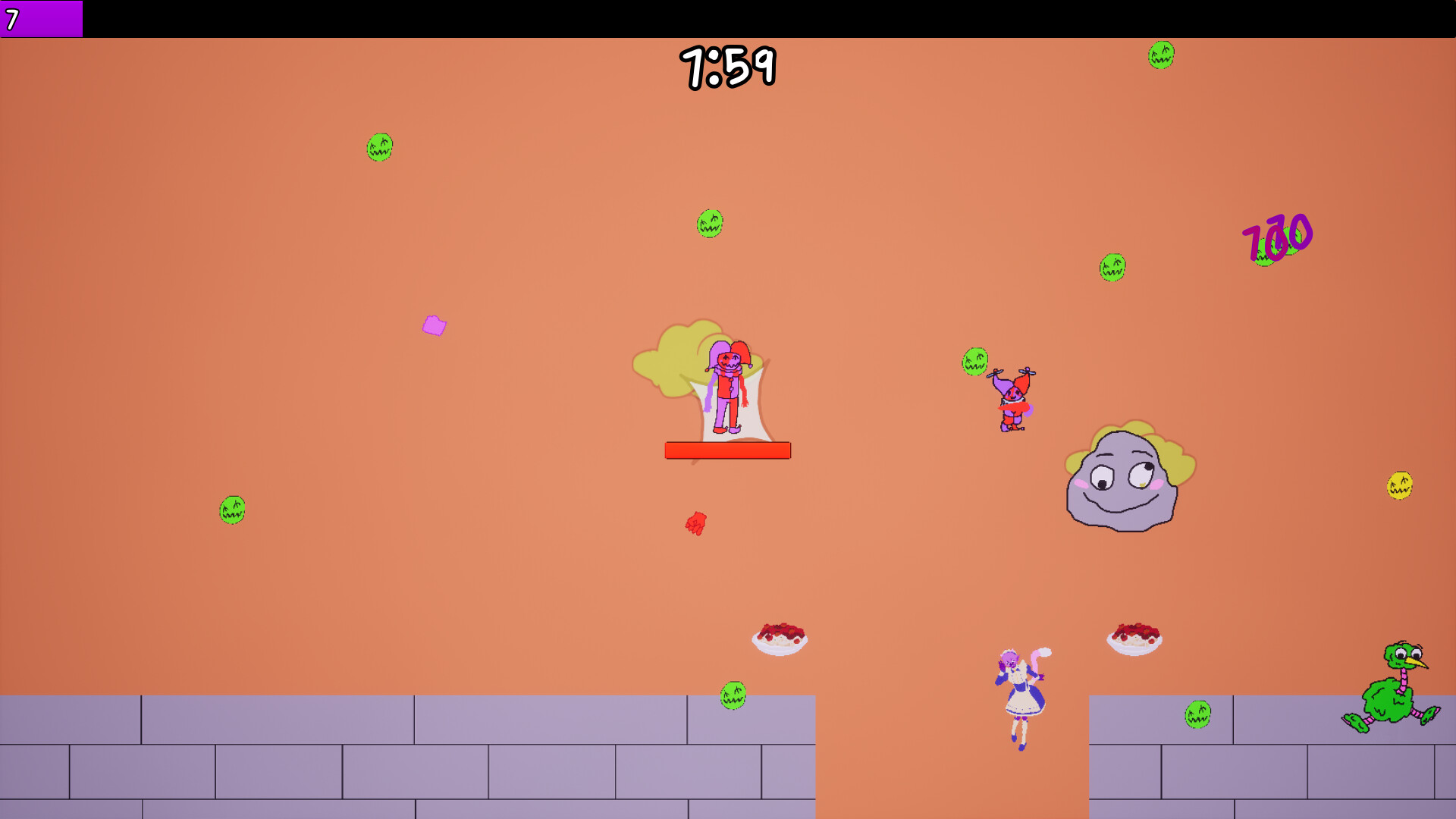The width and height of the screenshot is (1456, 819).
Task: Click the spaghetti plate left of the maid
Action: click(x=781, y=641)
